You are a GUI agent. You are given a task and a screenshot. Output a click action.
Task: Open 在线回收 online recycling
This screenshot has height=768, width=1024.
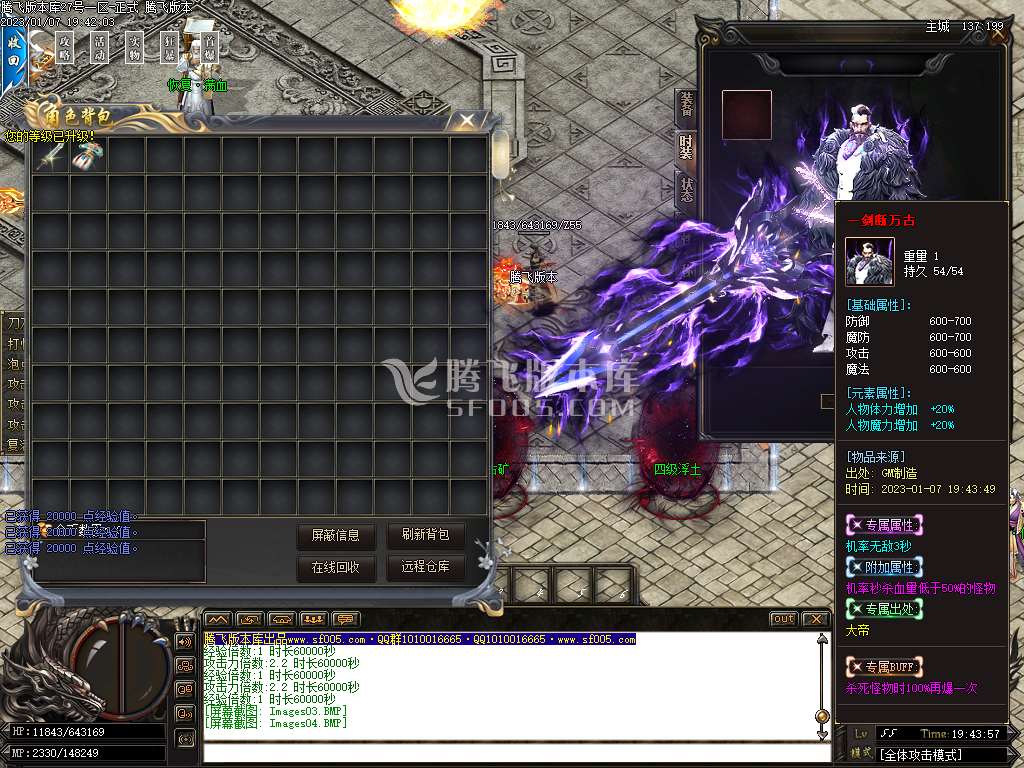pyautogui.click(x=336, y=568)
